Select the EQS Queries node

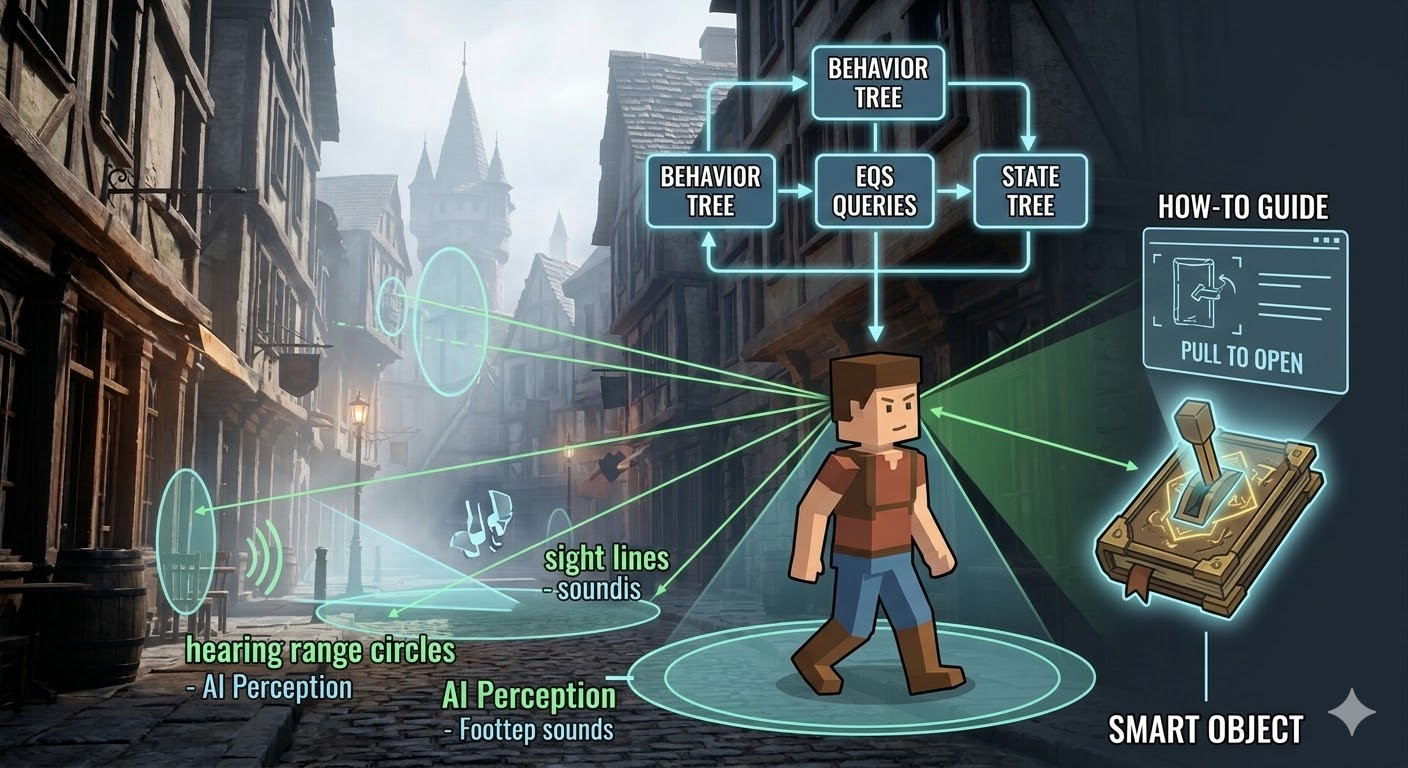click(875, 190)
